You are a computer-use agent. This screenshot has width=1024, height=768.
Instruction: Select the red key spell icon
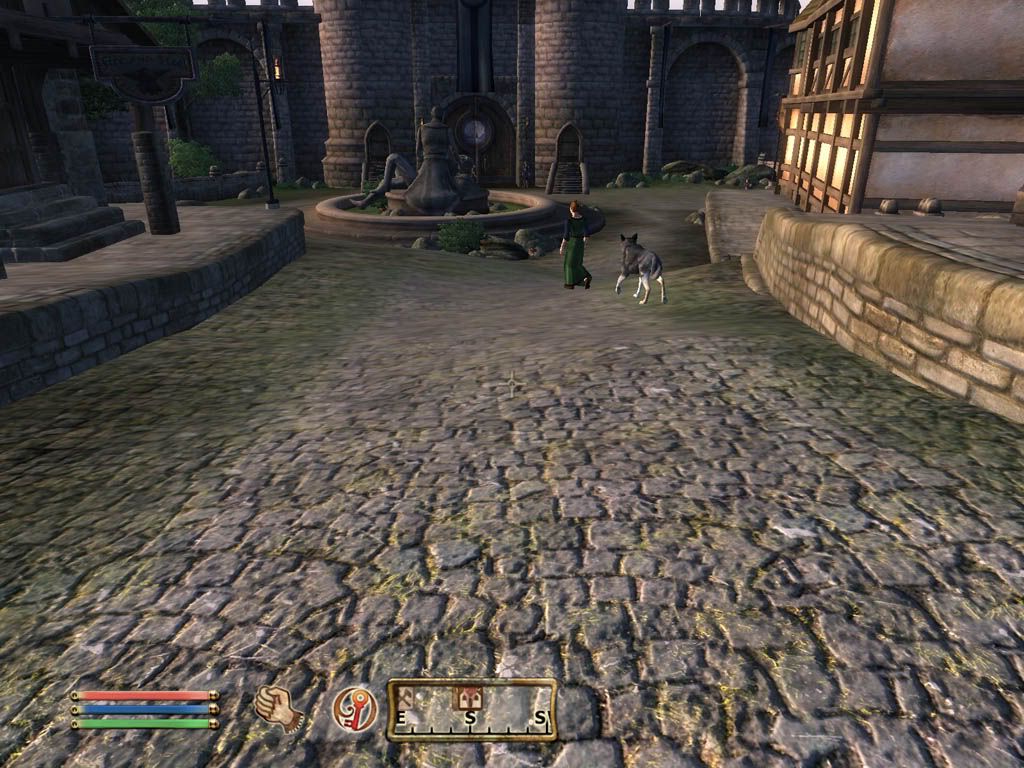(x=354, y=709)
